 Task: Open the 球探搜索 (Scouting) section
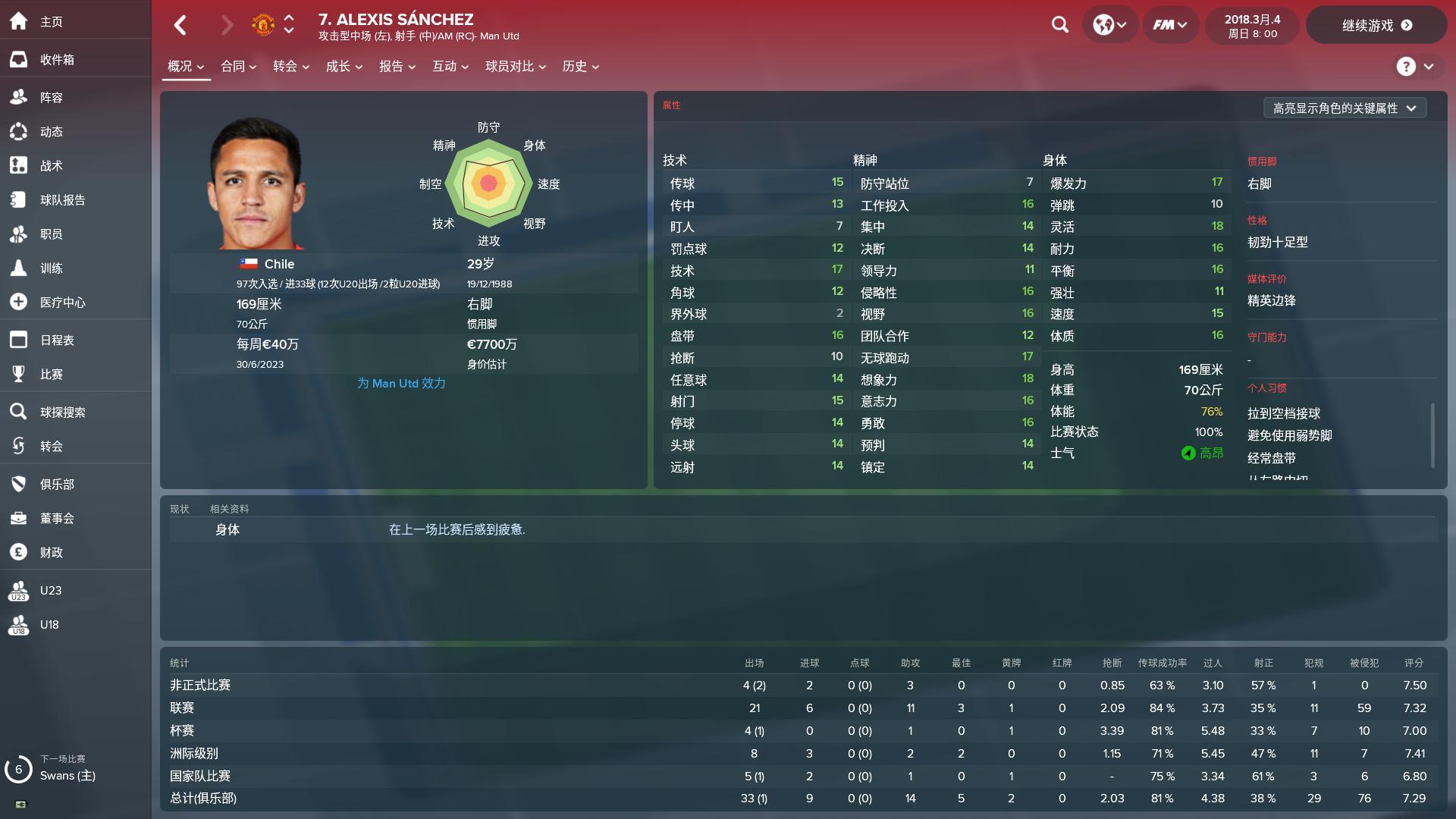click(65, 412)
